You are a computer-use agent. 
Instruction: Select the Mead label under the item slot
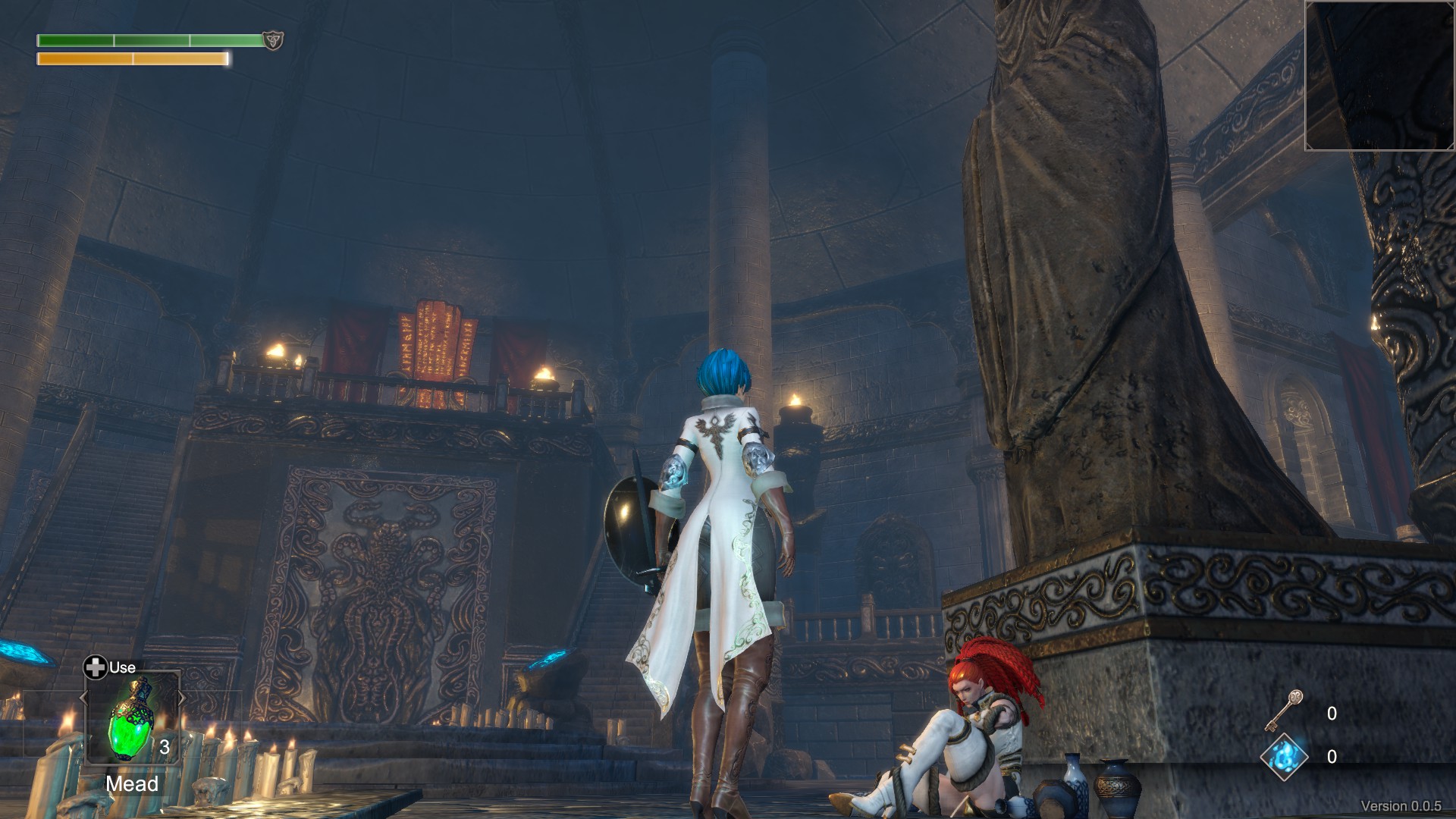click(133, 784)
